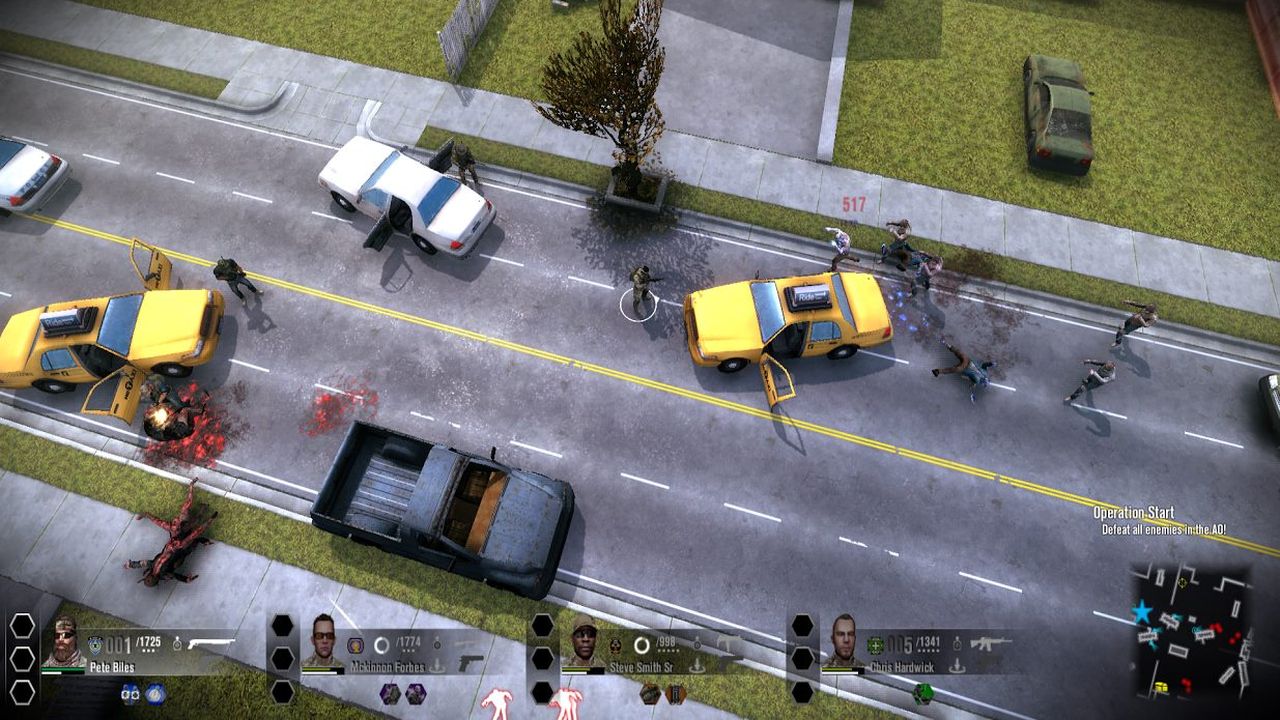
Task: Select Steve Smith Sr's portrait
Action: 583,644
